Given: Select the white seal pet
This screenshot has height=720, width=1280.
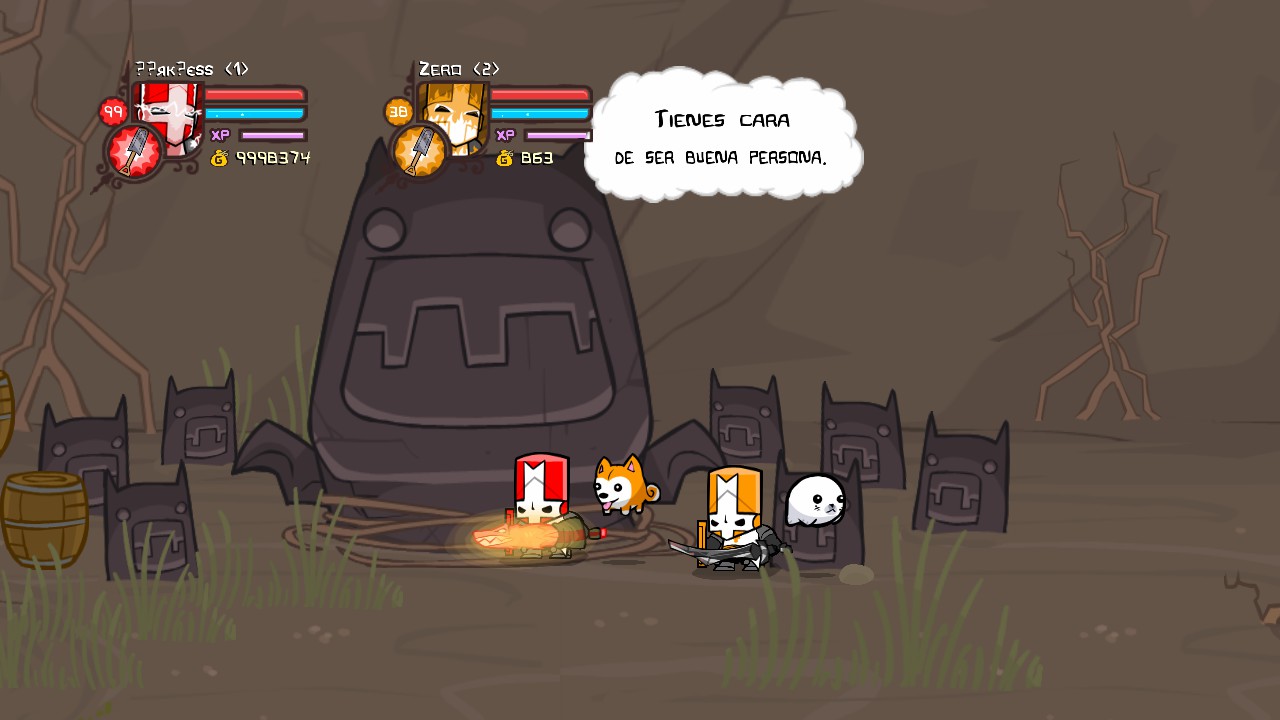Looking at the screenshot, I should point(816,503).
